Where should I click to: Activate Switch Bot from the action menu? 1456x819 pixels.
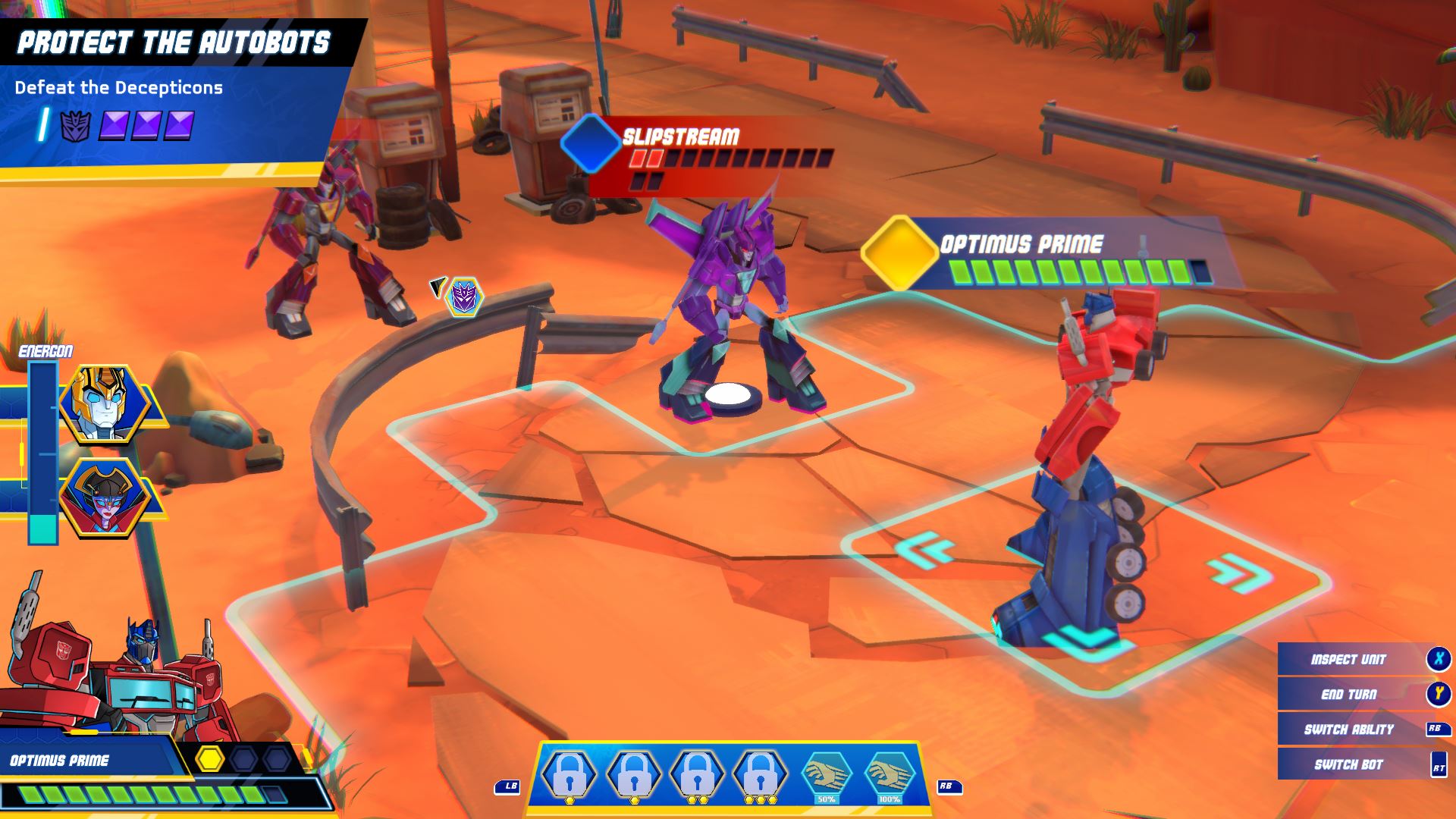[1350, 763]
